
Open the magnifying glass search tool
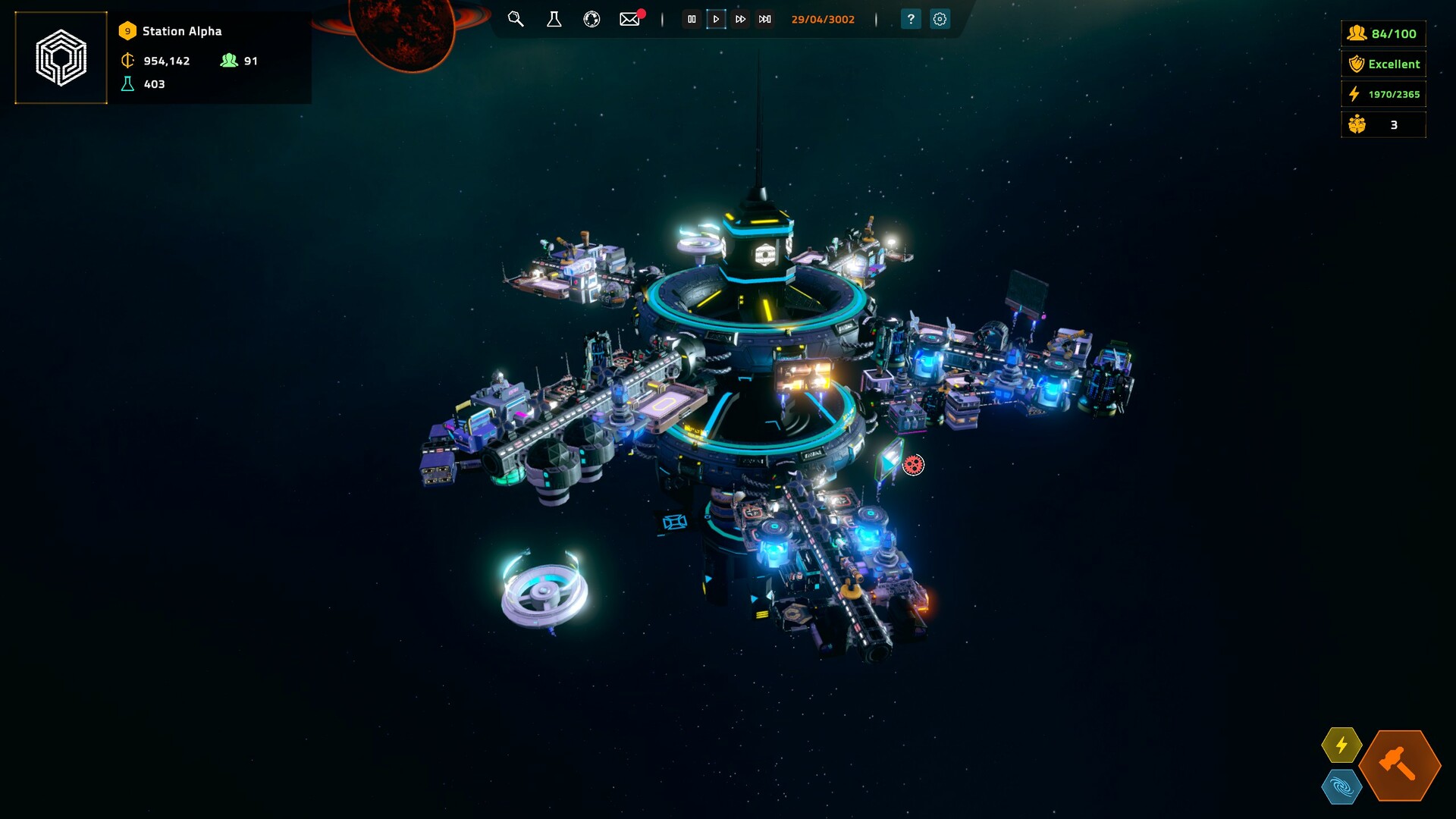tap(516, 20)
